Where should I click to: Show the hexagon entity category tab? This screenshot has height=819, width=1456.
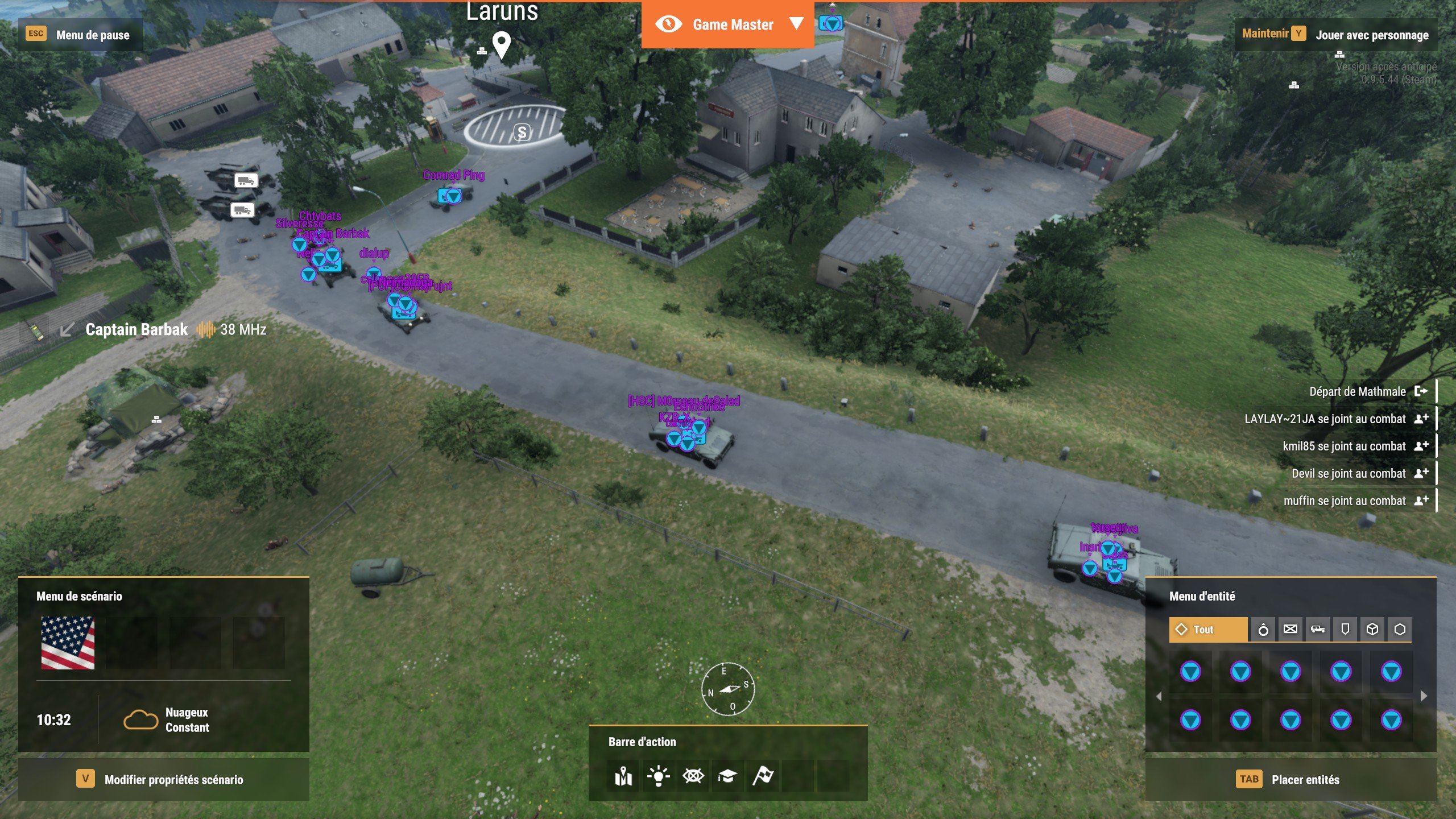coord(1400,630)
